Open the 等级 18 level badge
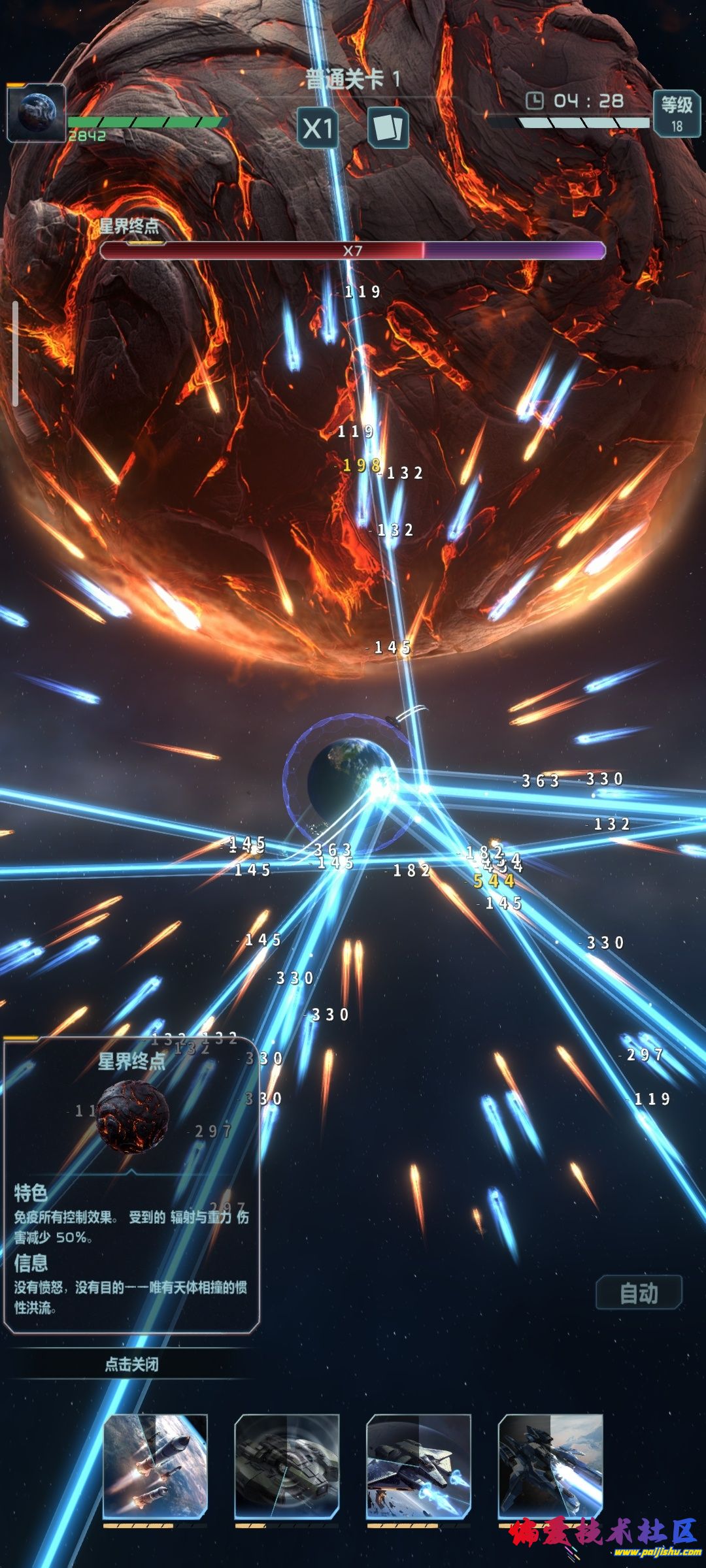This screenshot has height=1568, width=706. coord(677,113)
